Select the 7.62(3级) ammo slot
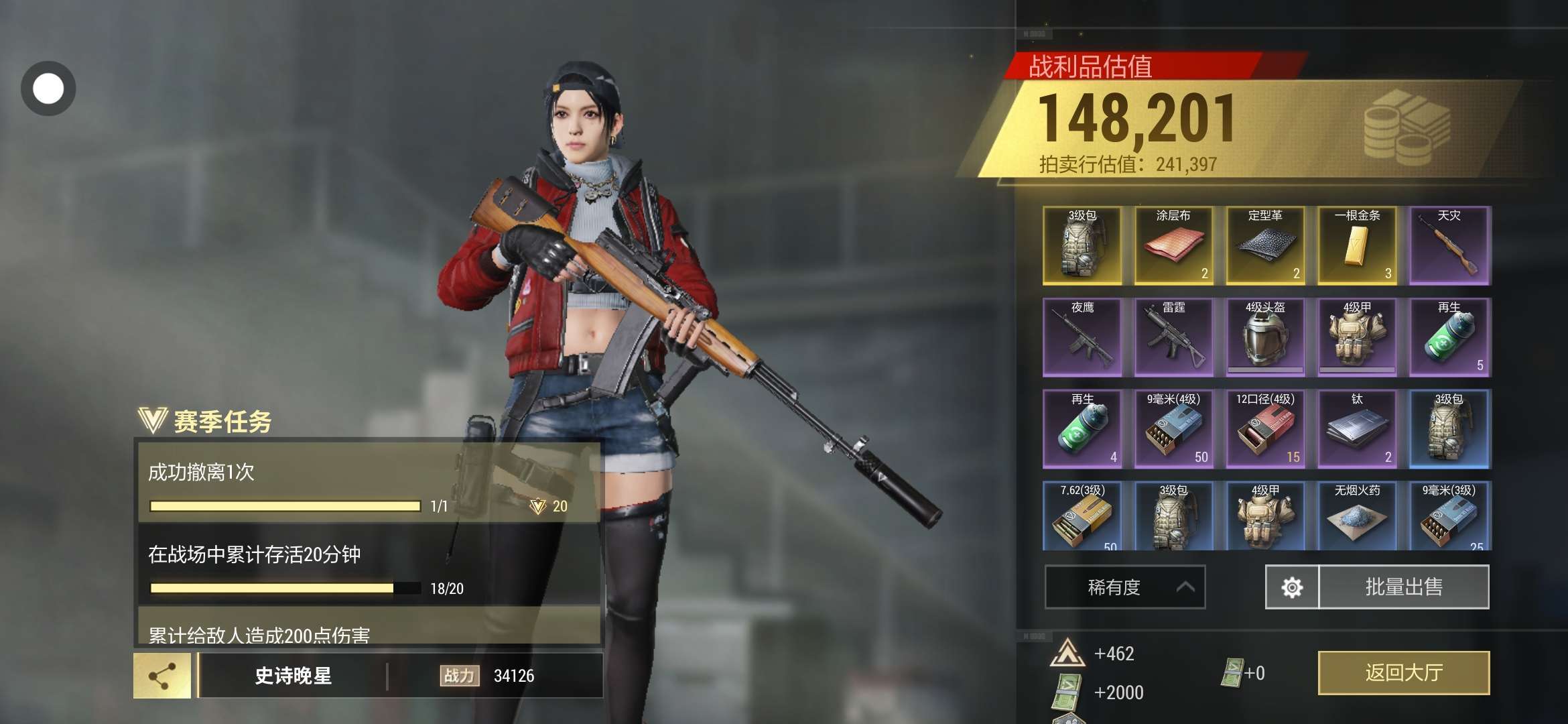1568x724 pixels. click(x=1082, y=516)
